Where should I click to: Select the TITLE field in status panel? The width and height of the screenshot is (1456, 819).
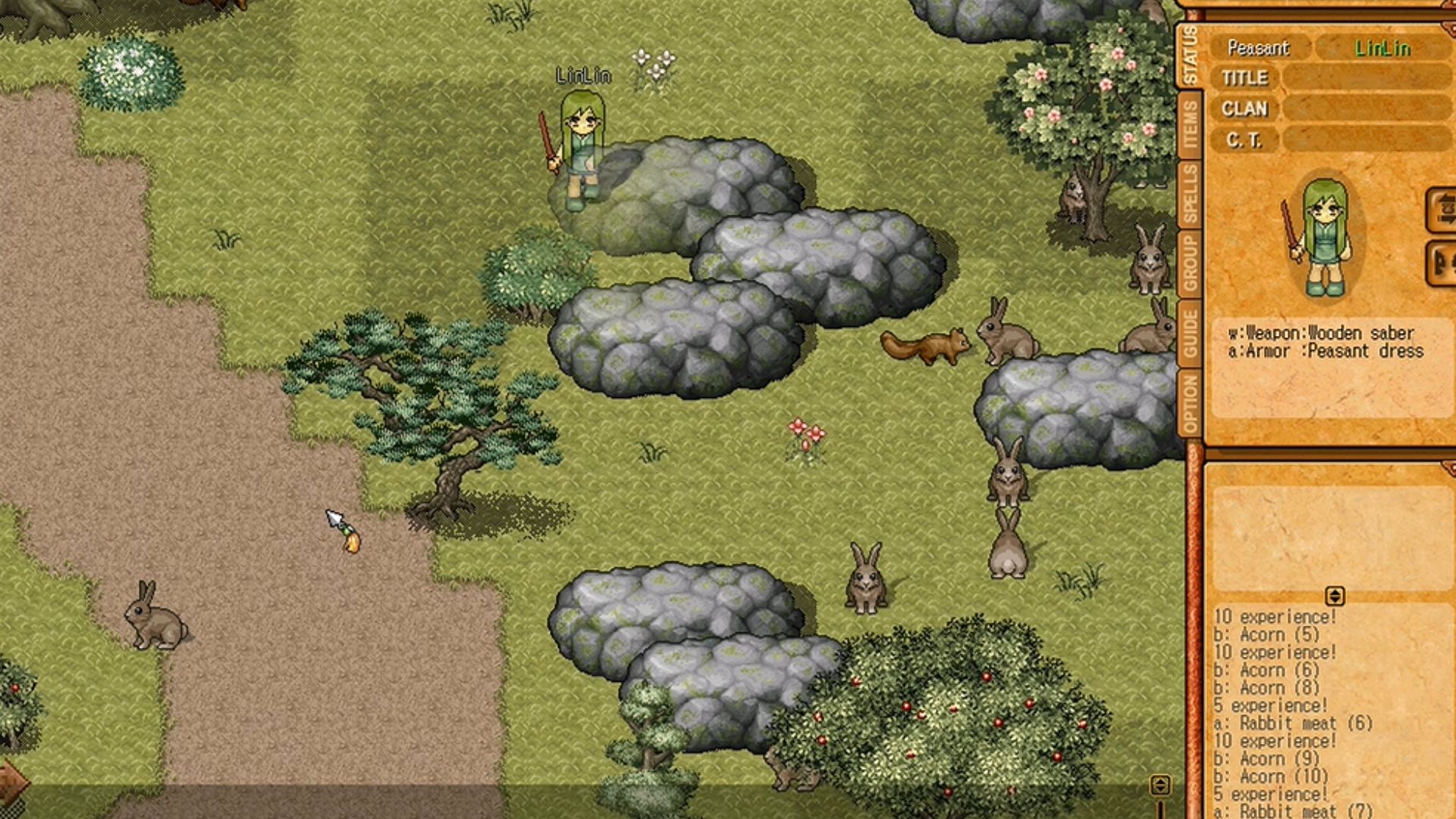[1367, 78]
